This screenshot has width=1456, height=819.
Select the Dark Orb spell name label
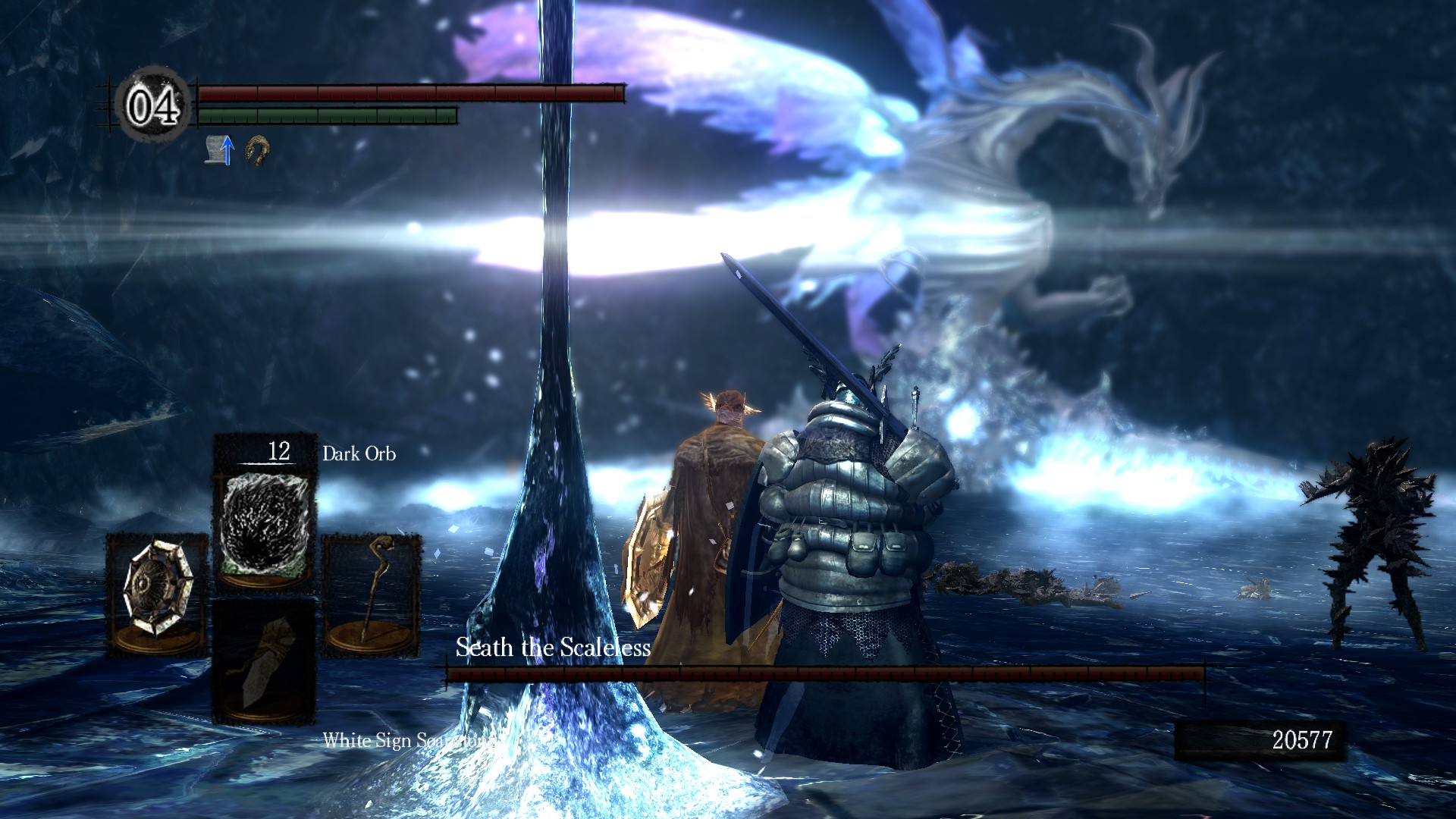pyautogui.click(x=358, y=453)
